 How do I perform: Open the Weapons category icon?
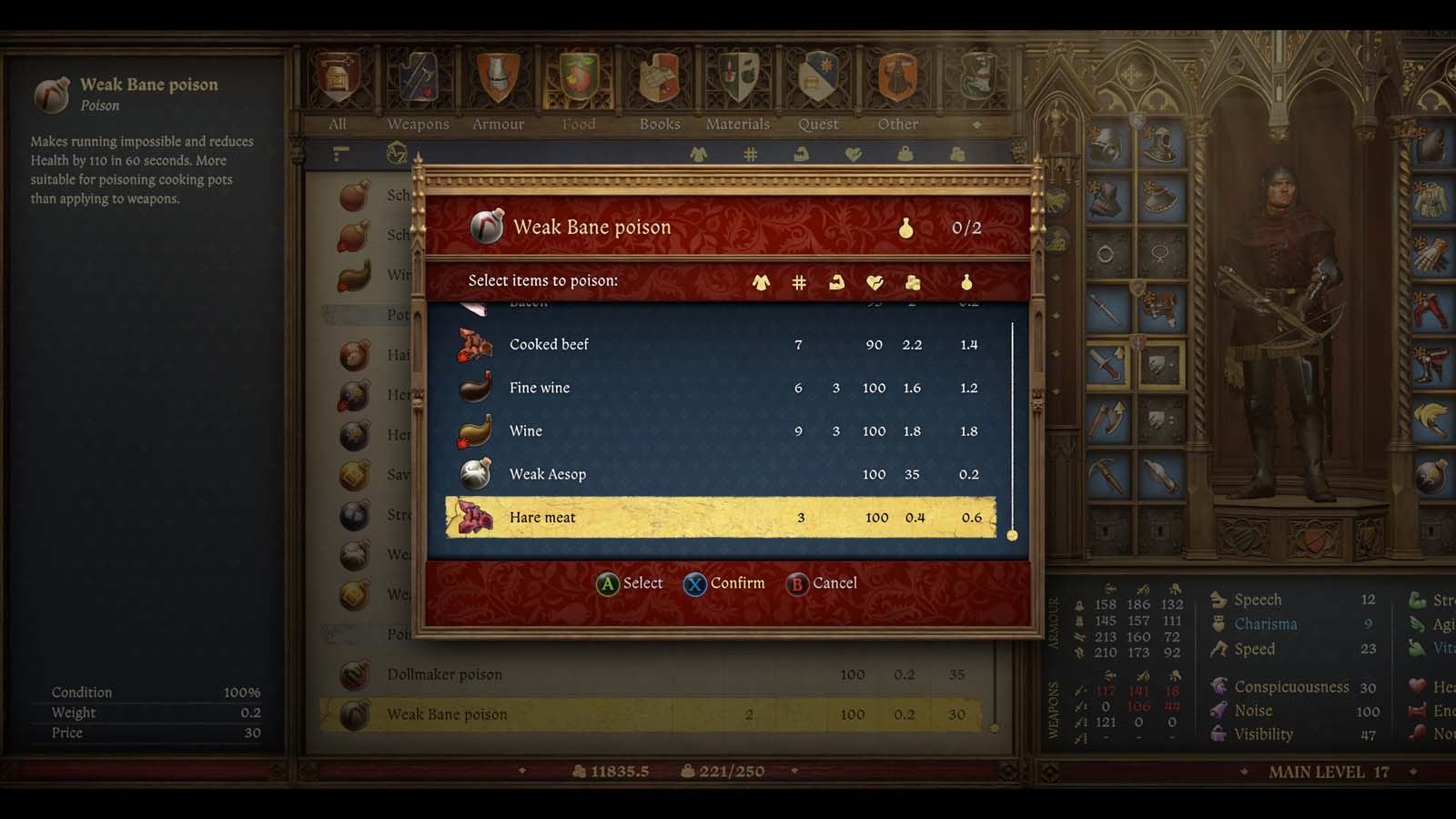tap(419, 82)
